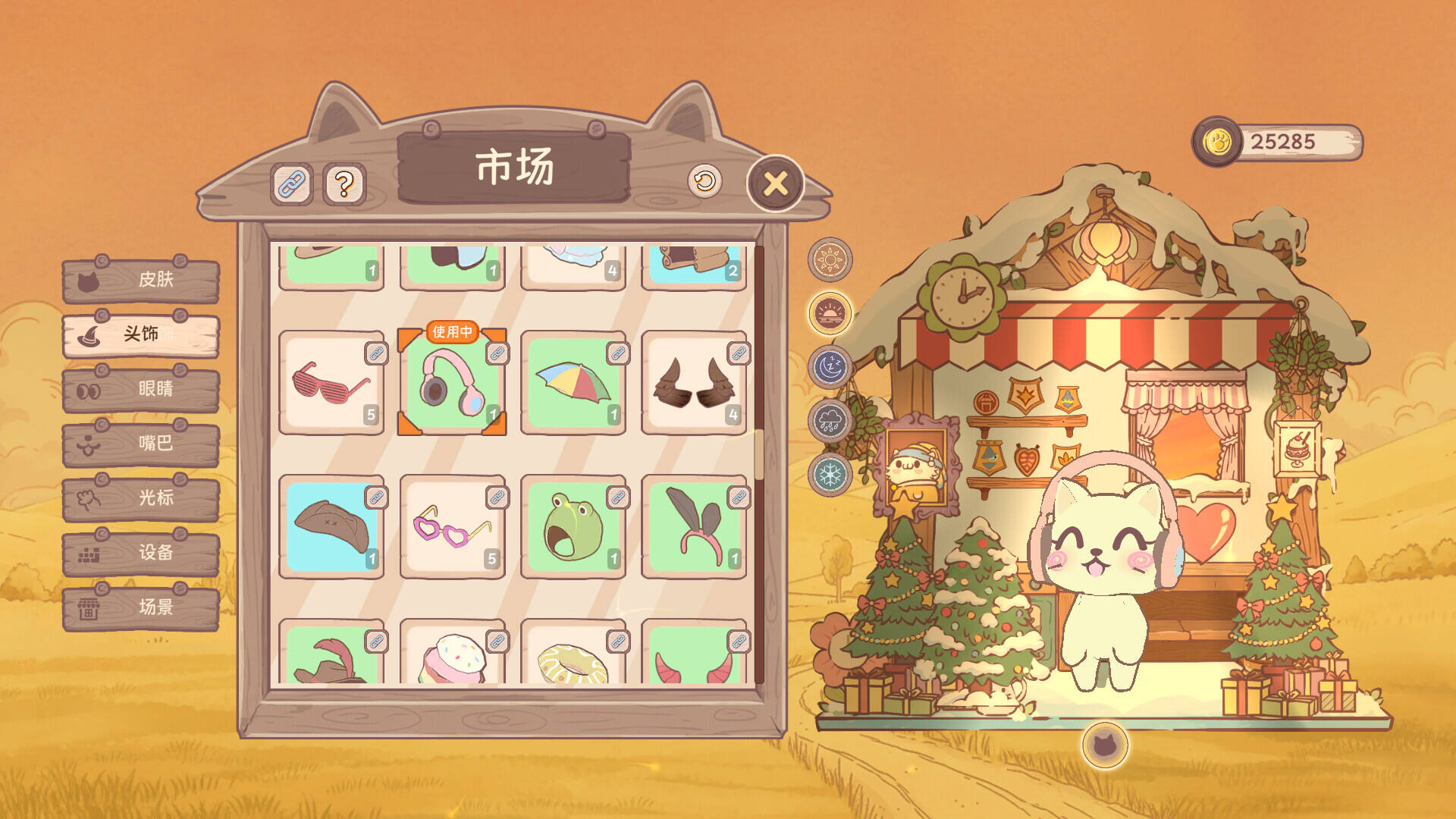Click the reset icon on the market header
1456x819 pixels.
705,181
